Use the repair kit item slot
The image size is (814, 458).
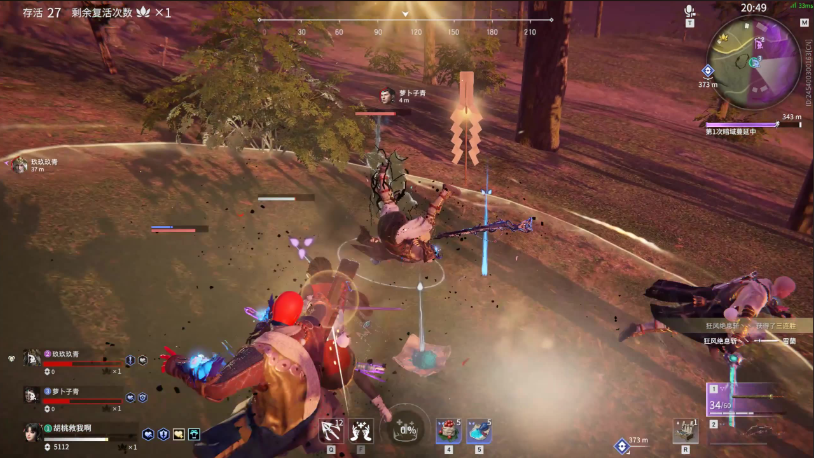click(x=685, y=430)
